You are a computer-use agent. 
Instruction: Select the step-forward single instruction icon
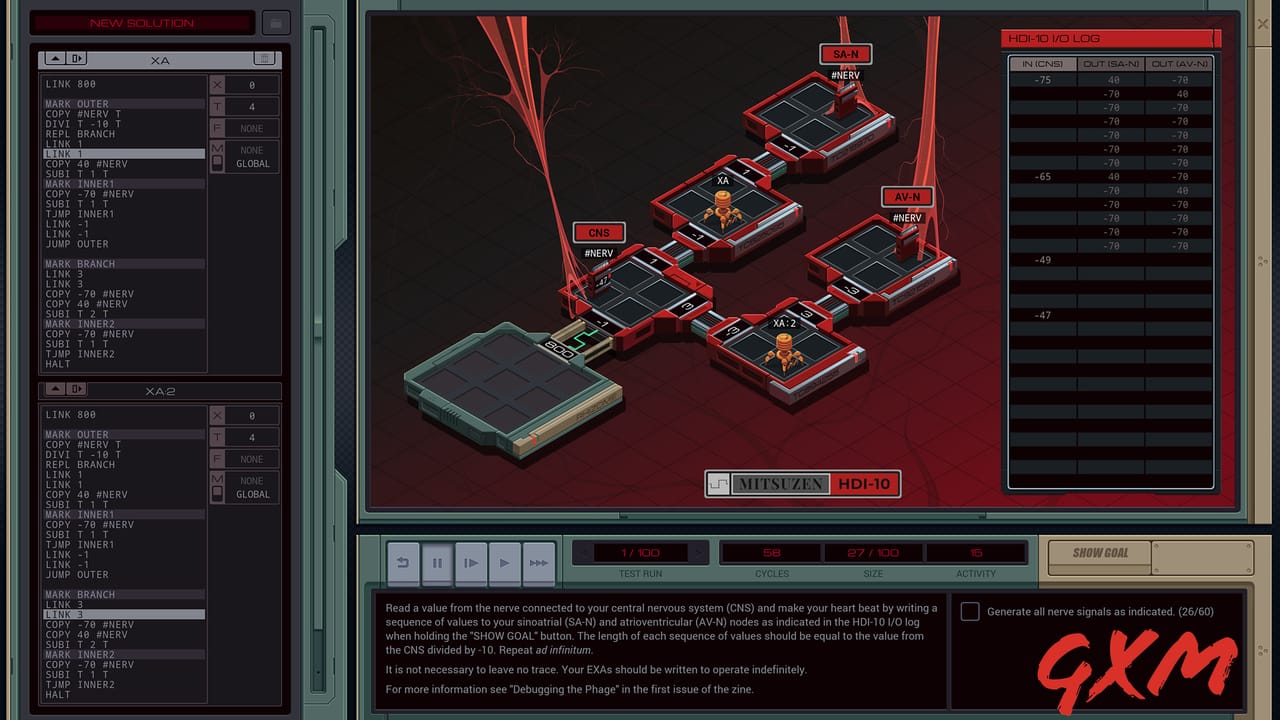pos(471,563)
